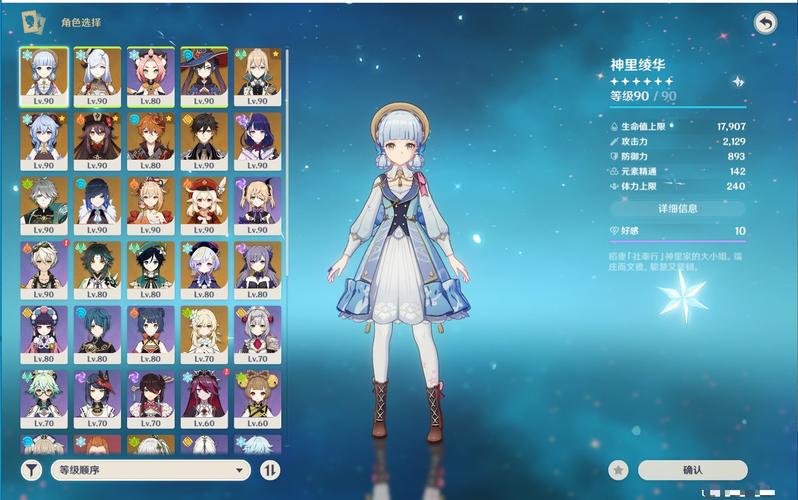Image resolution: width=798 pixels, height=500 pixels.
Task: Open the character filter funnel button
Action: coord(32,469)
